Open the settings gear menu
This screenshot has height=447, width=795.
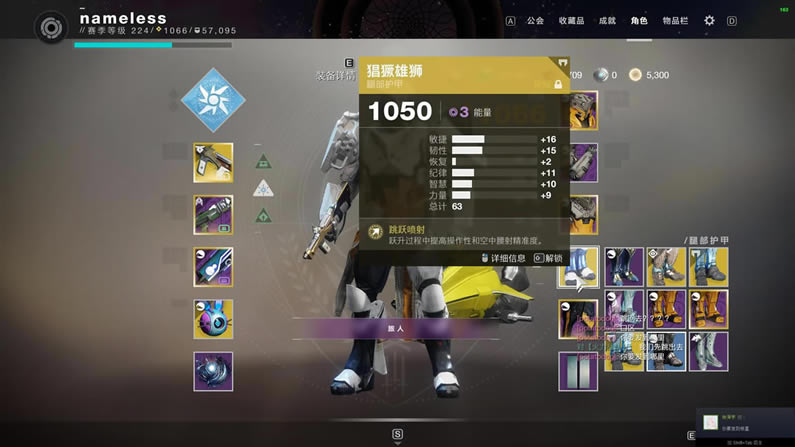coord(709,20)
